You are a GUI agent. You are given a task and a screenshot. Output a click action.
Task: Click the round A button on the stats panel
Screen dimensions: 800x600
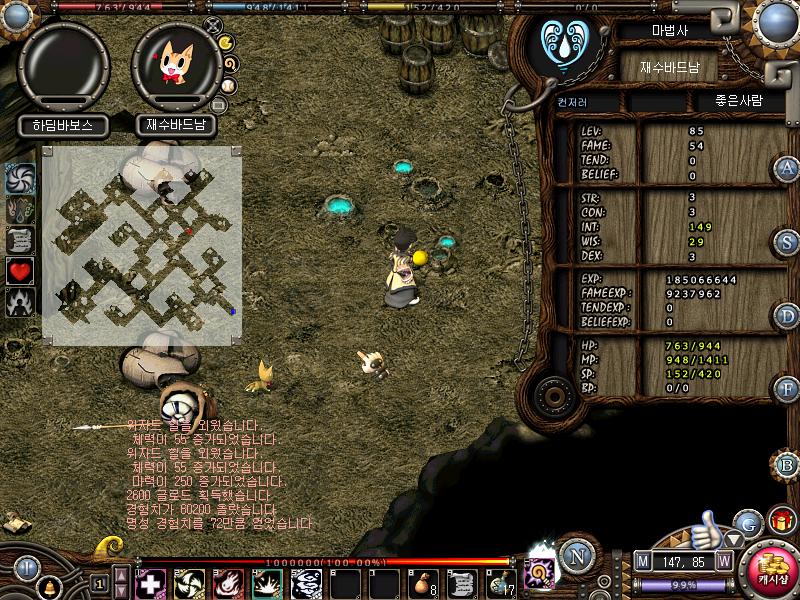coord(786,168)
